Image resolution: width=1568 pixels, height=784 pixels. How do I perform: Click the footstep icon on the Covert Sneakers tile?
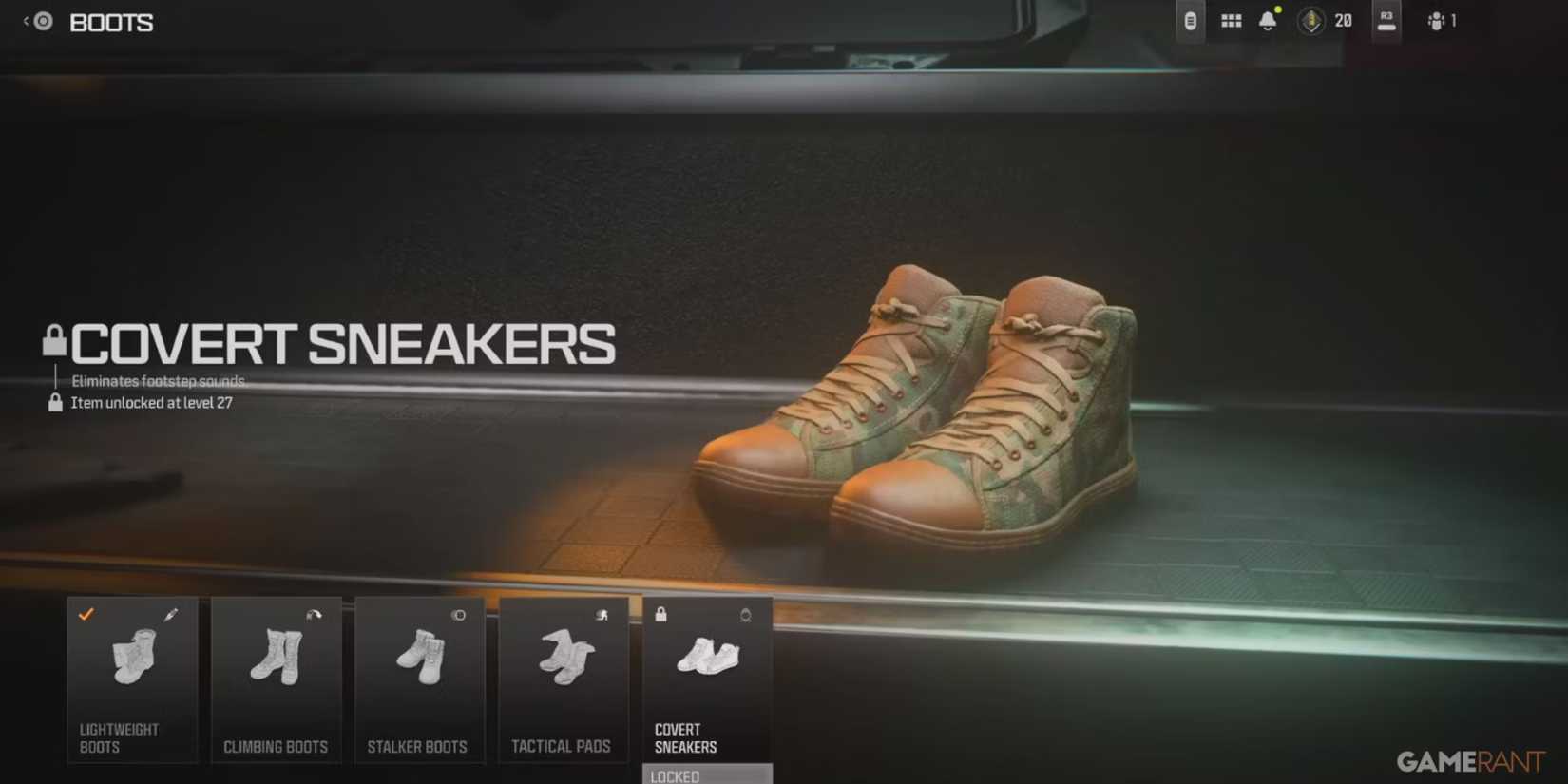pos(745,615)
